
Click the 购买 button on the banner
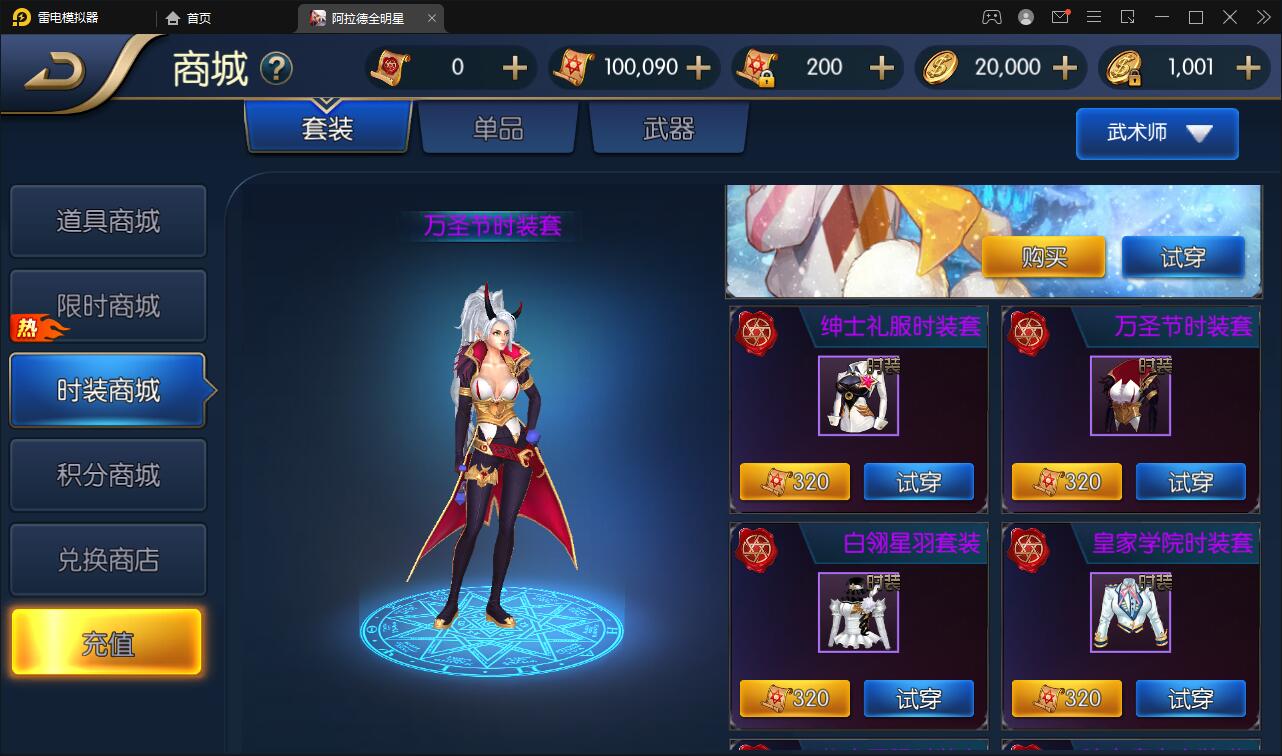(x=1043, y=257)
